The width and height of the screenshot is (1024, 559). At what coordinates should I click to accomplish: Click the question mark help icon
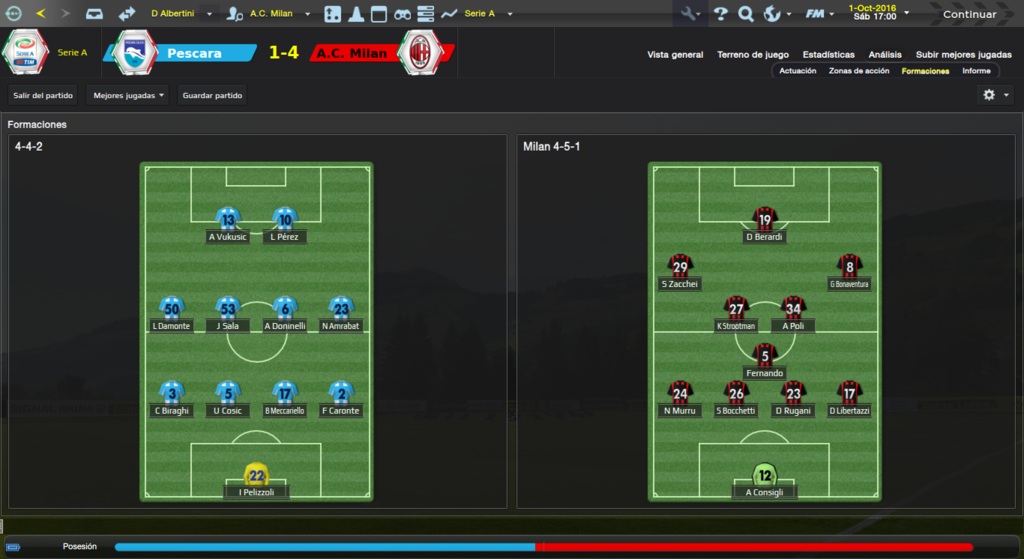(x=720, y=14)
